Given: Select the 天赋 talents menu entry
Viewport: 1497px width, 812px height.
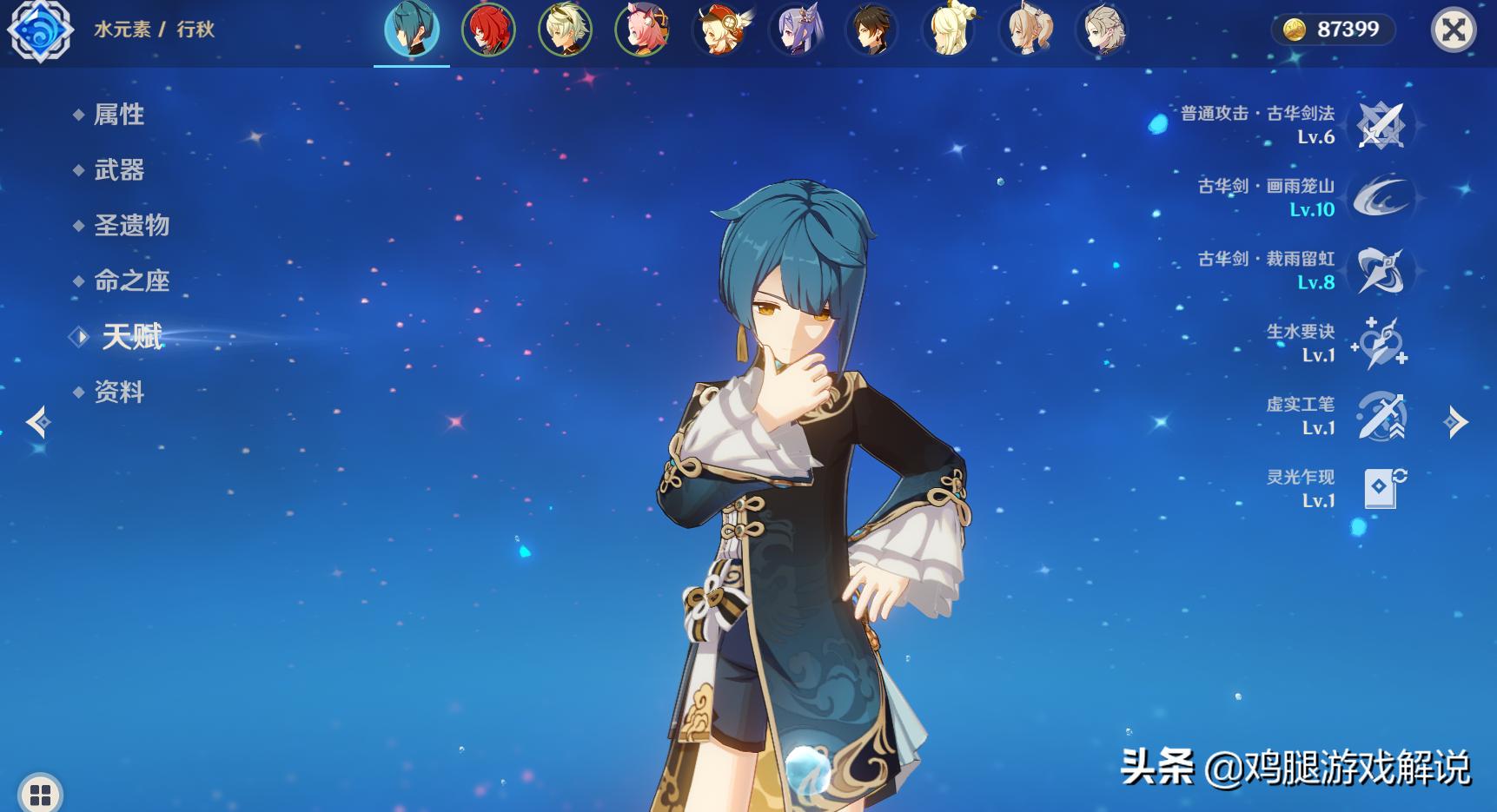Looking at the screenshot, I should coord(132,337).
